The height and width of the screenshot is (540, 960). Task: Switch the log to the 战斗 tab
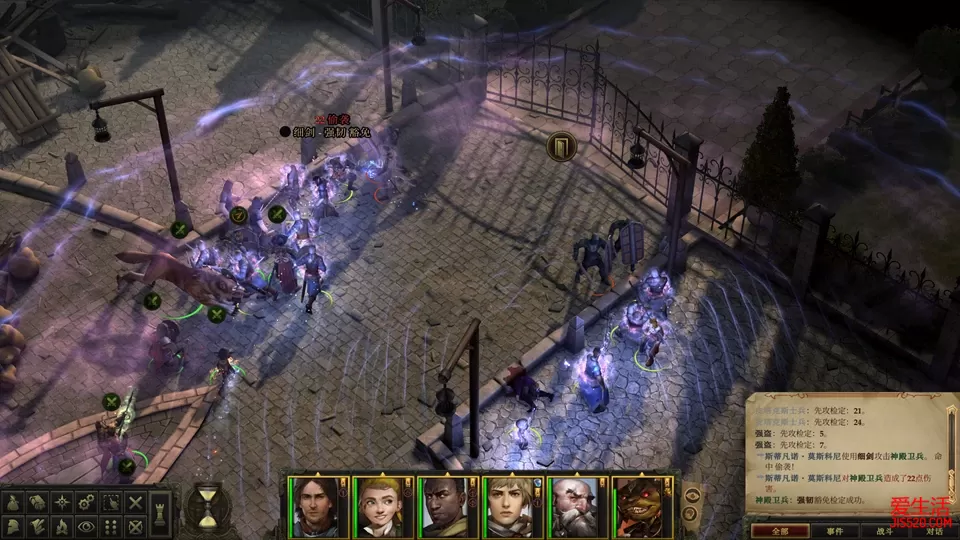(885, 531)
